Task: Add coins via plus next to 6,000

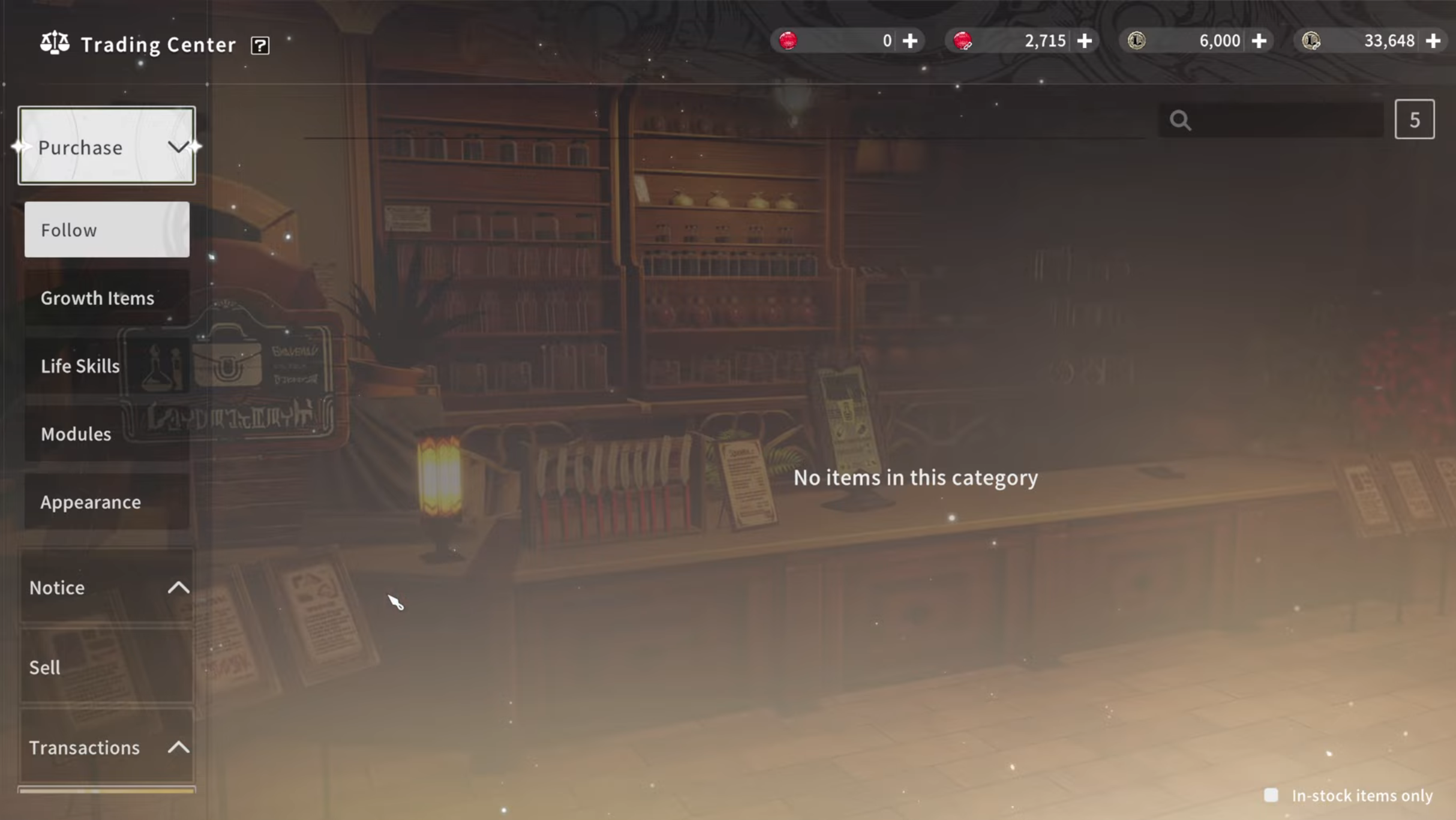Action: pyautogui.click(x=1259, y=41)
